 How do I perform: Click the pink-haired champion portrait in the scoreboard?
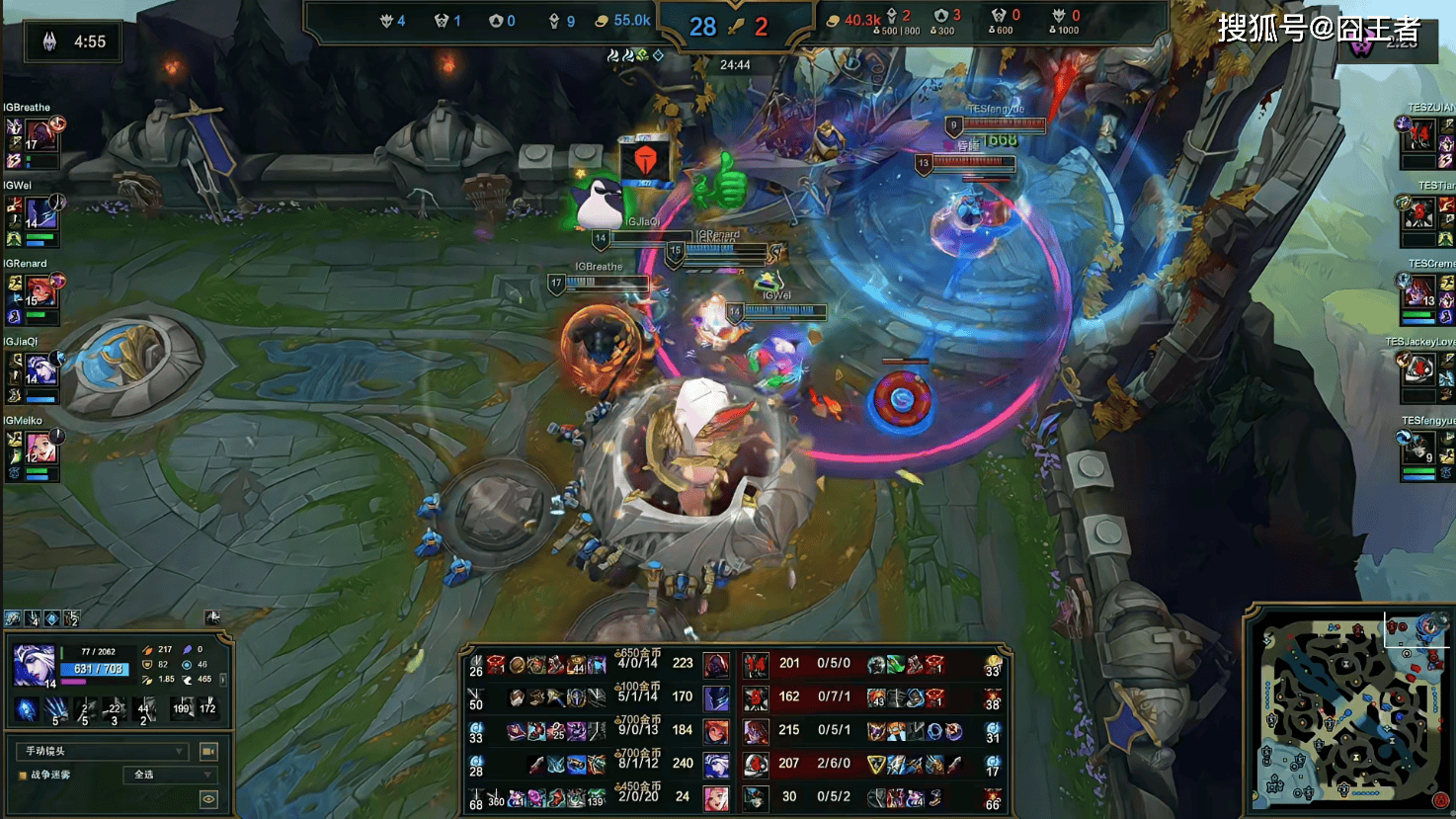tap(716, 796)
